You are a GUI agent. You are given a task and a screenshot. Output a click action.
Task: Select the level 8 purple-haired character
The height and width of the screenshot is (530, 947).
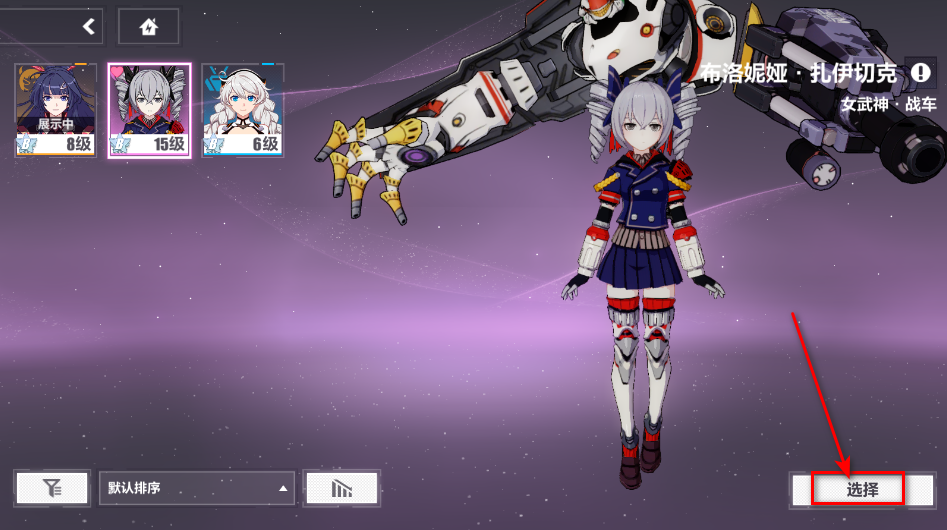pos(55,111)
